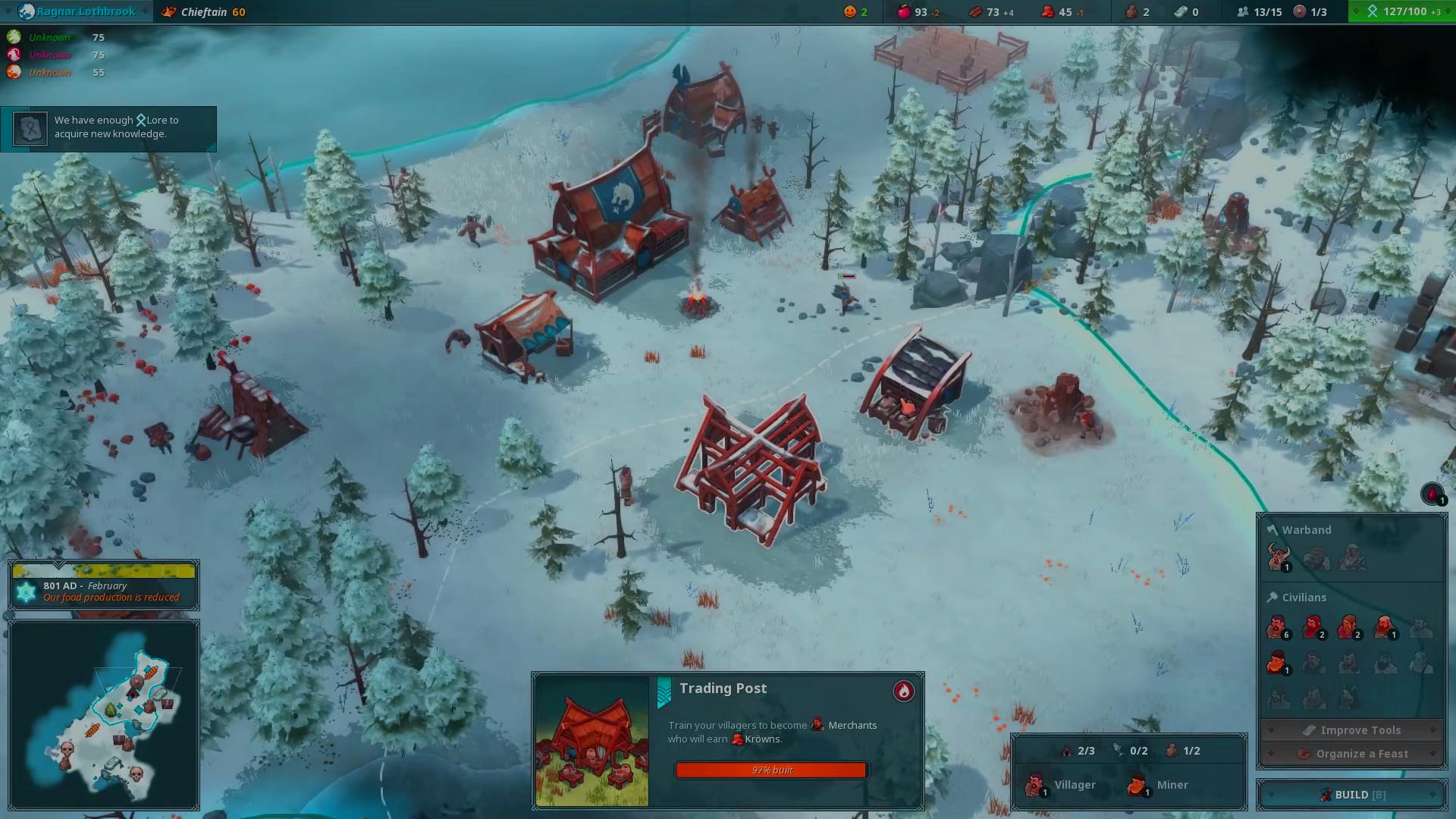
Task: Click the food resource icon showing 93
Action: coord(903,11)
